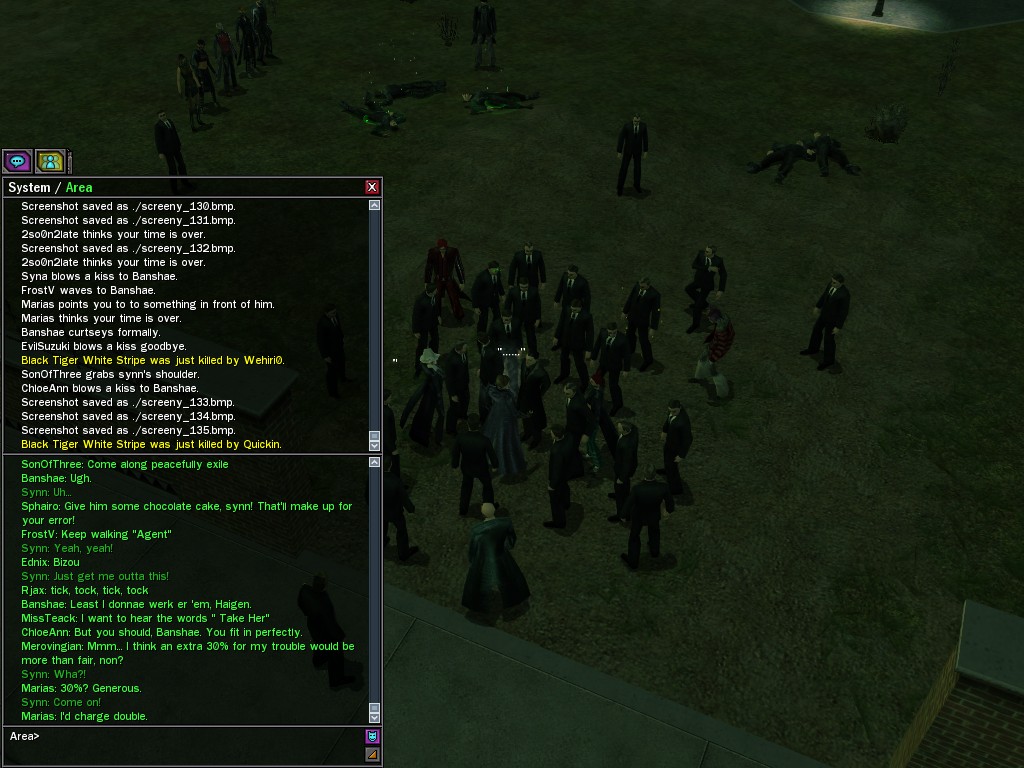This screenshot has width=1024, height=768.
Task: Click the orange resize corner of chat window
Action: [372, 755]
